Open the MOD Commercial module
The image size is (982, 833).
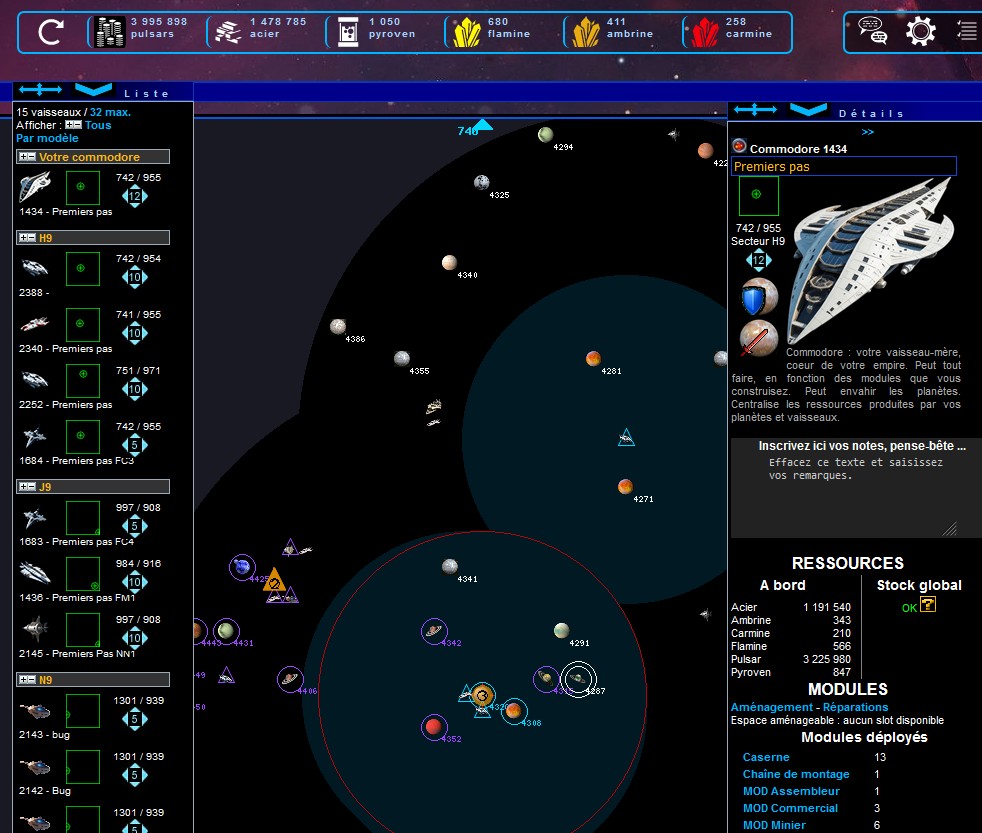click(790, 808)
